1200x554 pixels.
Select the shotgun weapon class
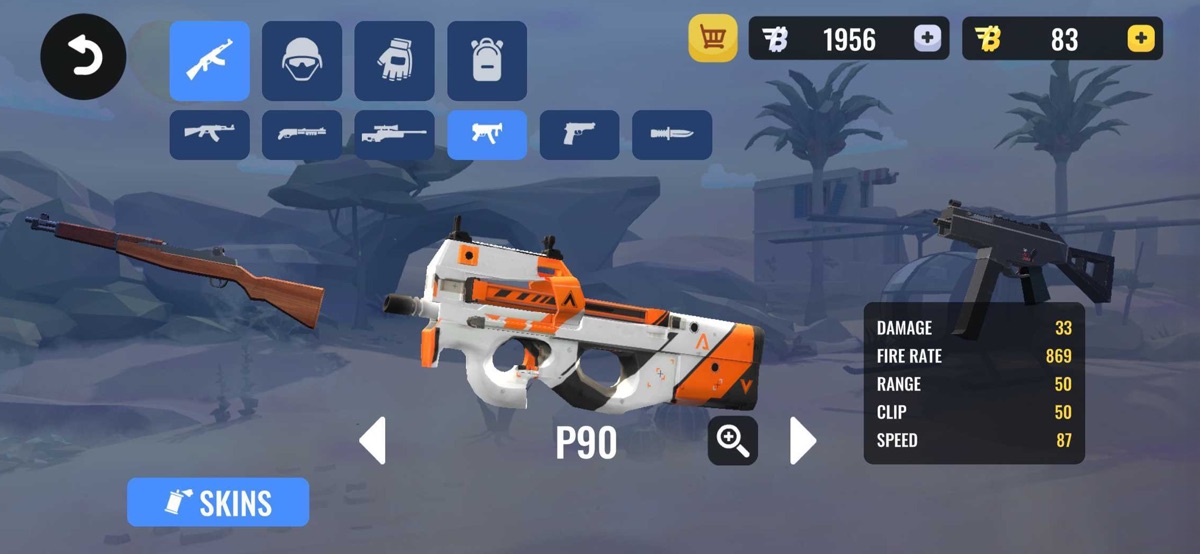click(x=302, y=135)
